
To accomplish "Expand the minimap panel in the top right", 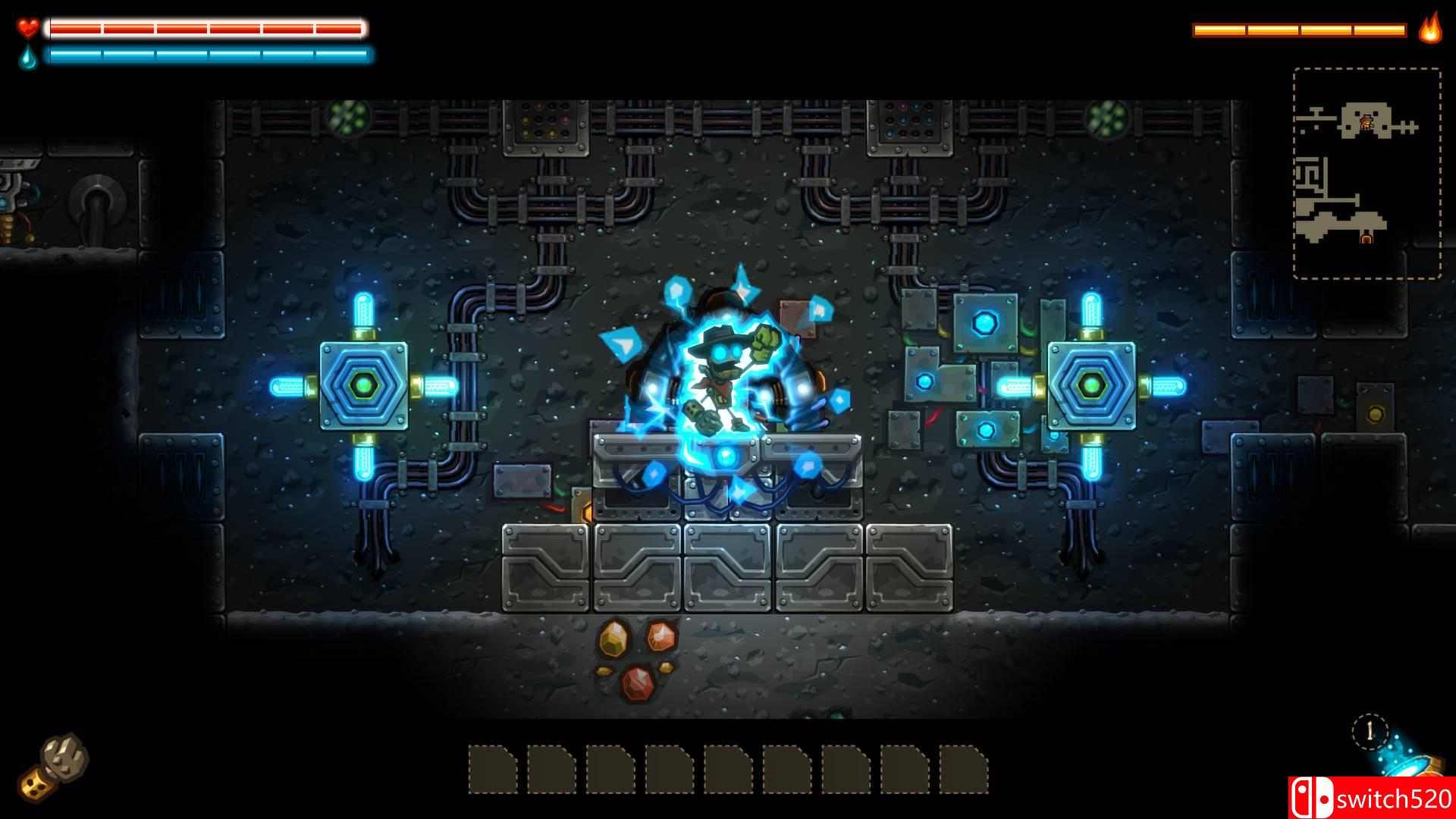I will pyautogui.click(x=1369, y=174).
